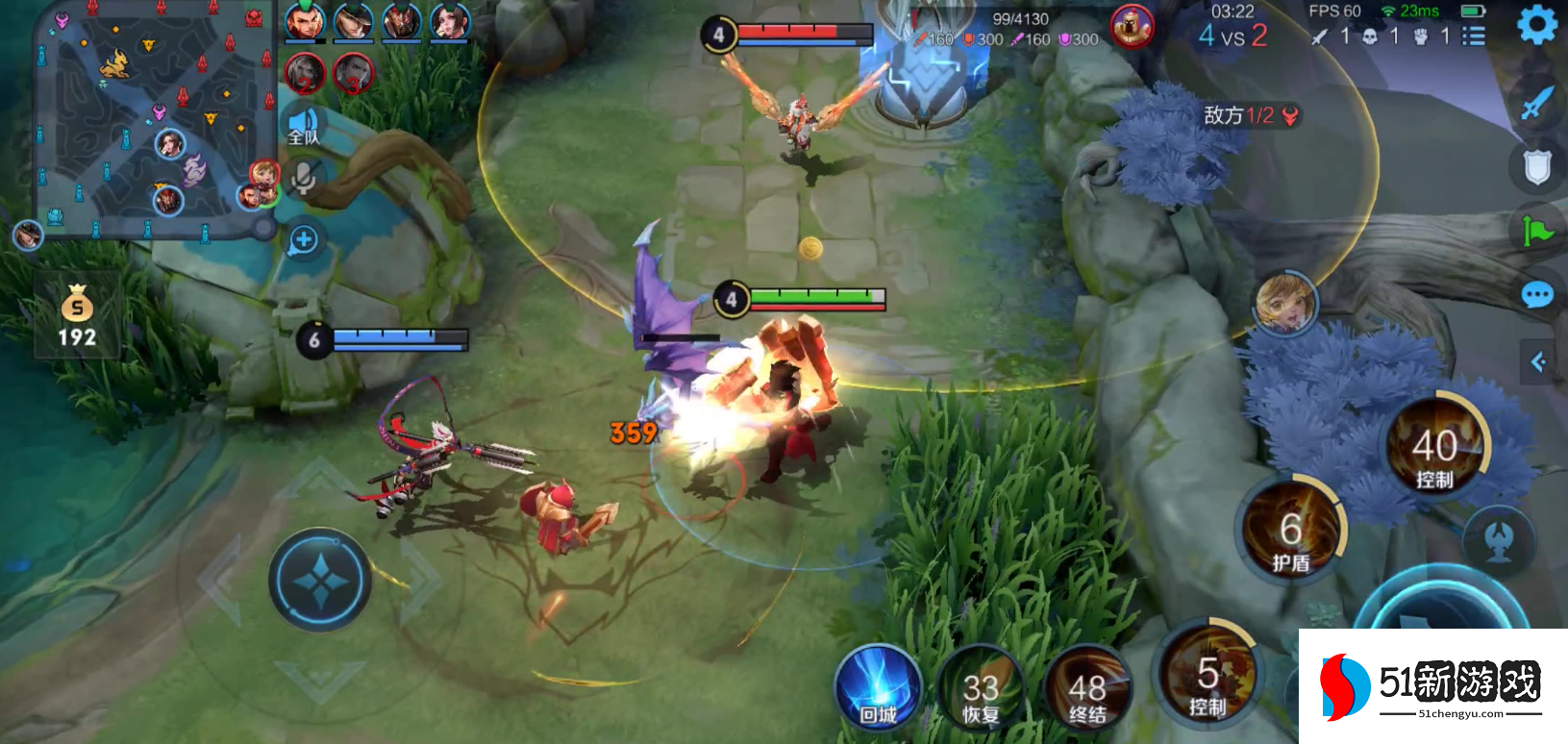
Task: Send the blue sword attack signal
Action: (1536, 103)
